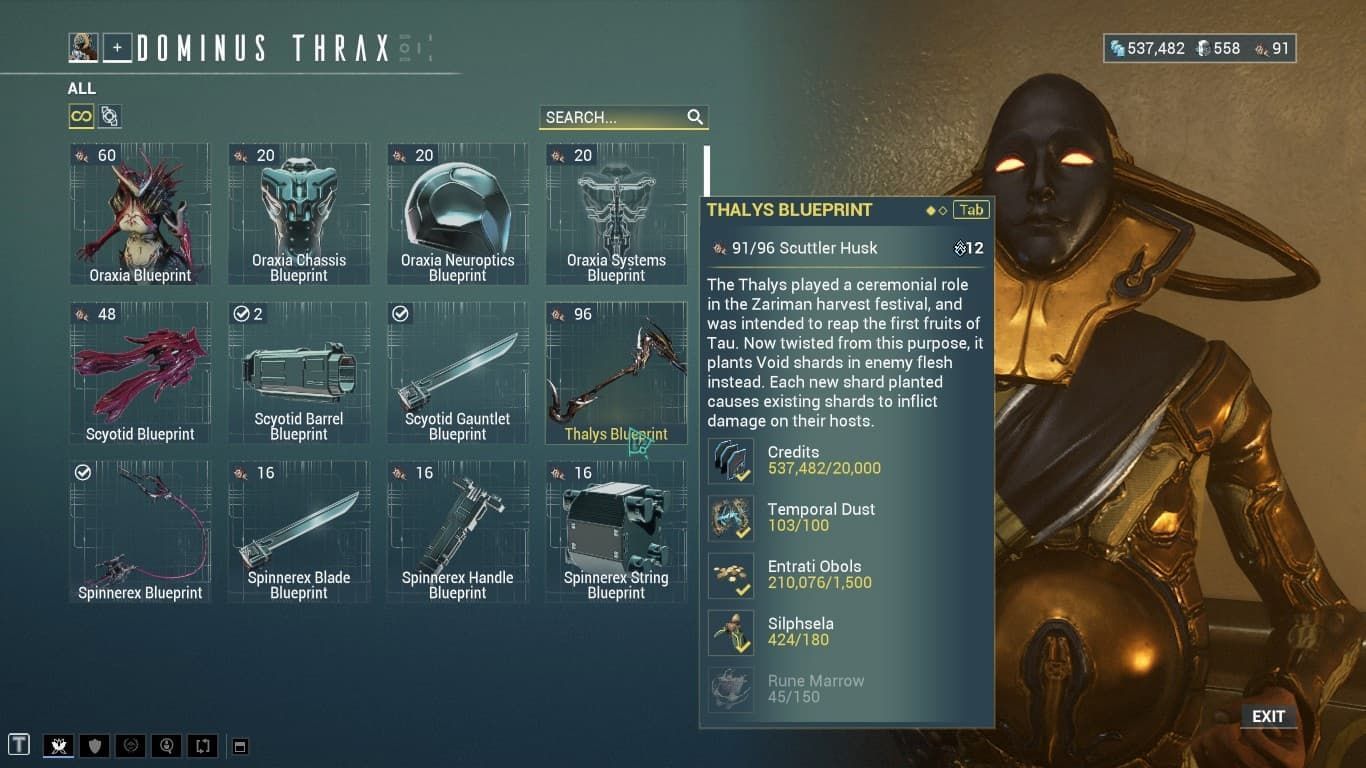Click the magnifier icon in the search bar
This screenshot has height=768, width=1366.
(x=696, y=117)
